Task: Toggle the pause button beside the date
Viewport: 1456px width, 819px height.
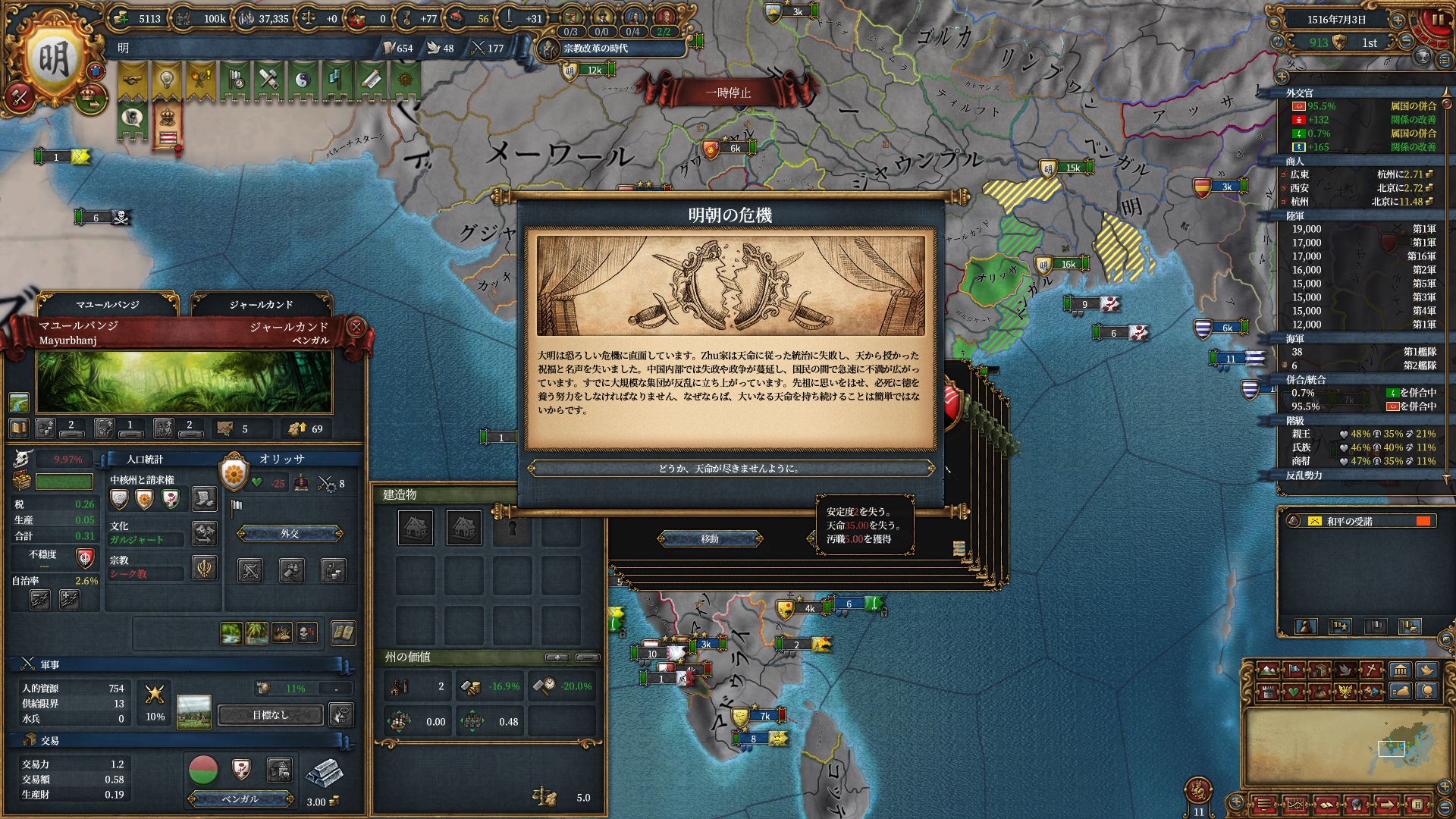Action: (x=1436, y=20)
